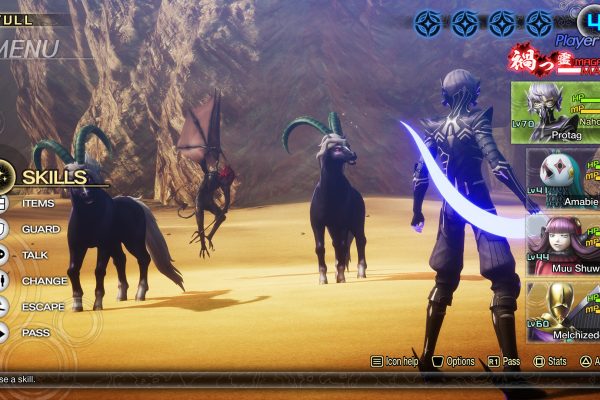Select Items from the battle menu

pos(38,204)
